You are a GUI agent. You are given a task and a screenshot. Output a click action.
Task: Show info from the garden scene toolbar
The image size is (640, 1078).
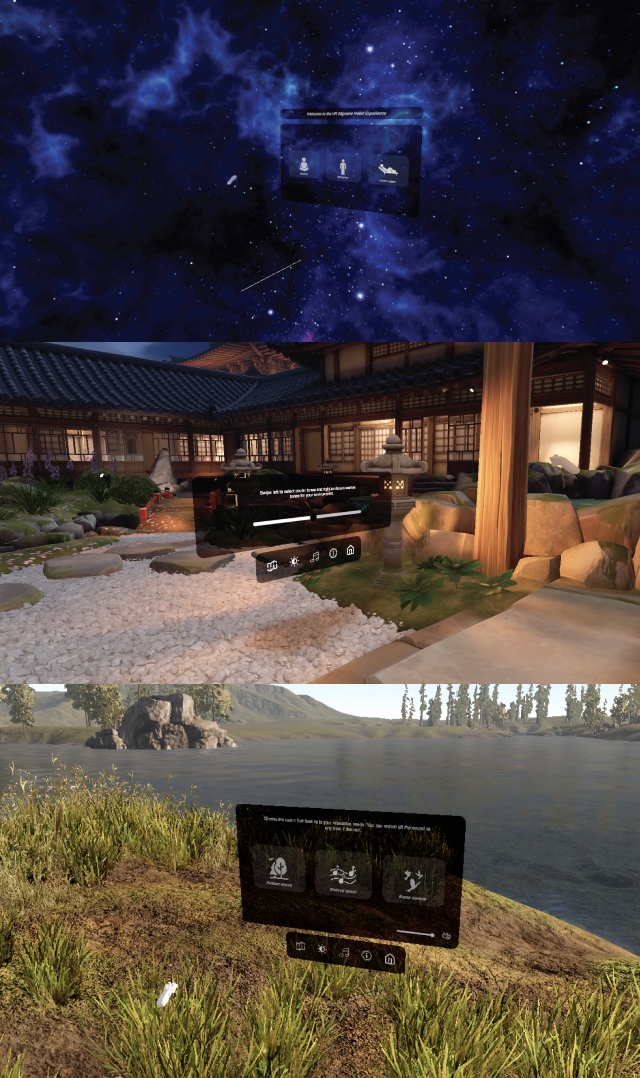(333, 553)
